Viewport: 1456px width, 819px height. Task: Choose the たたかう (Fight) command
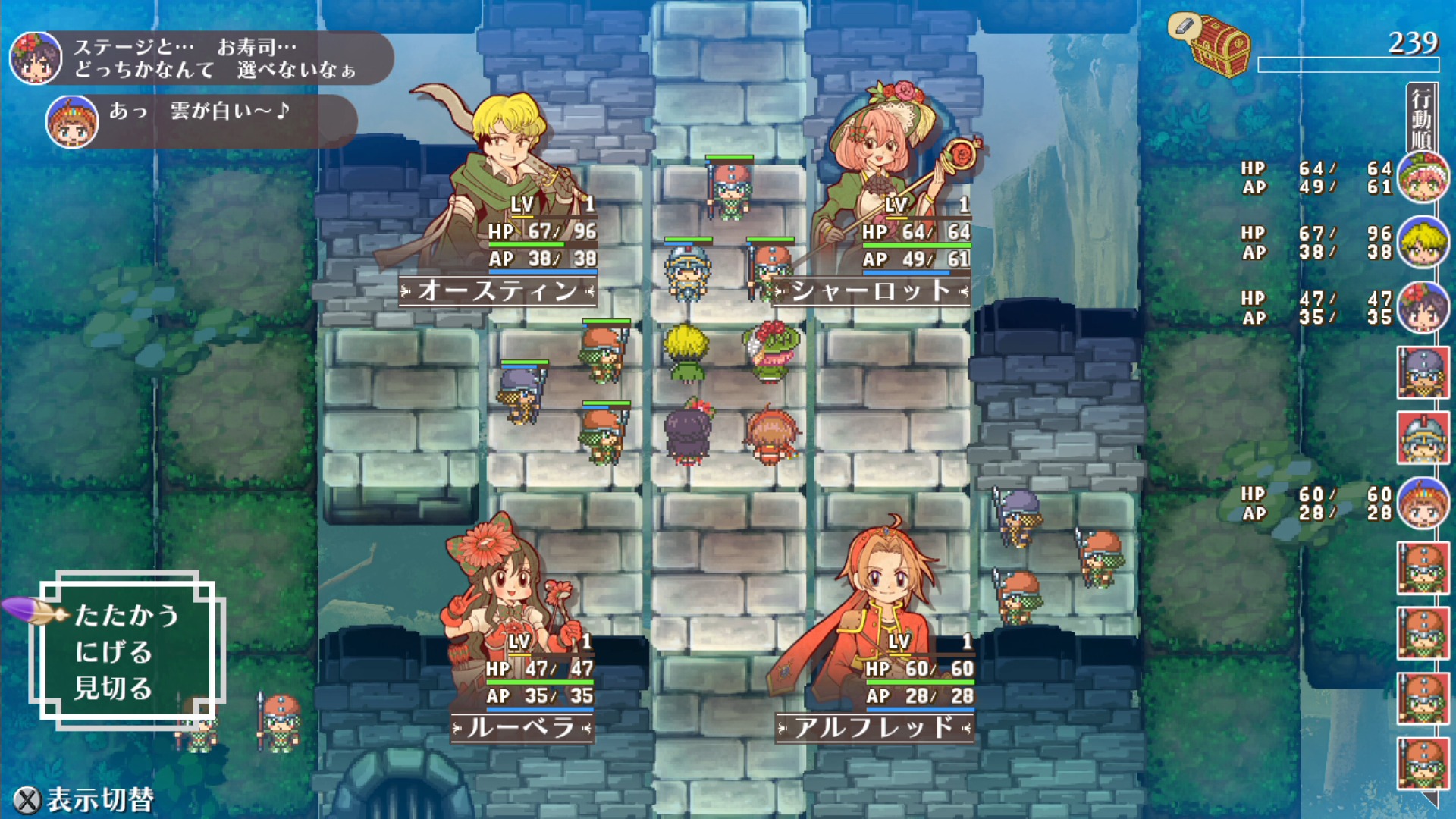127,615
